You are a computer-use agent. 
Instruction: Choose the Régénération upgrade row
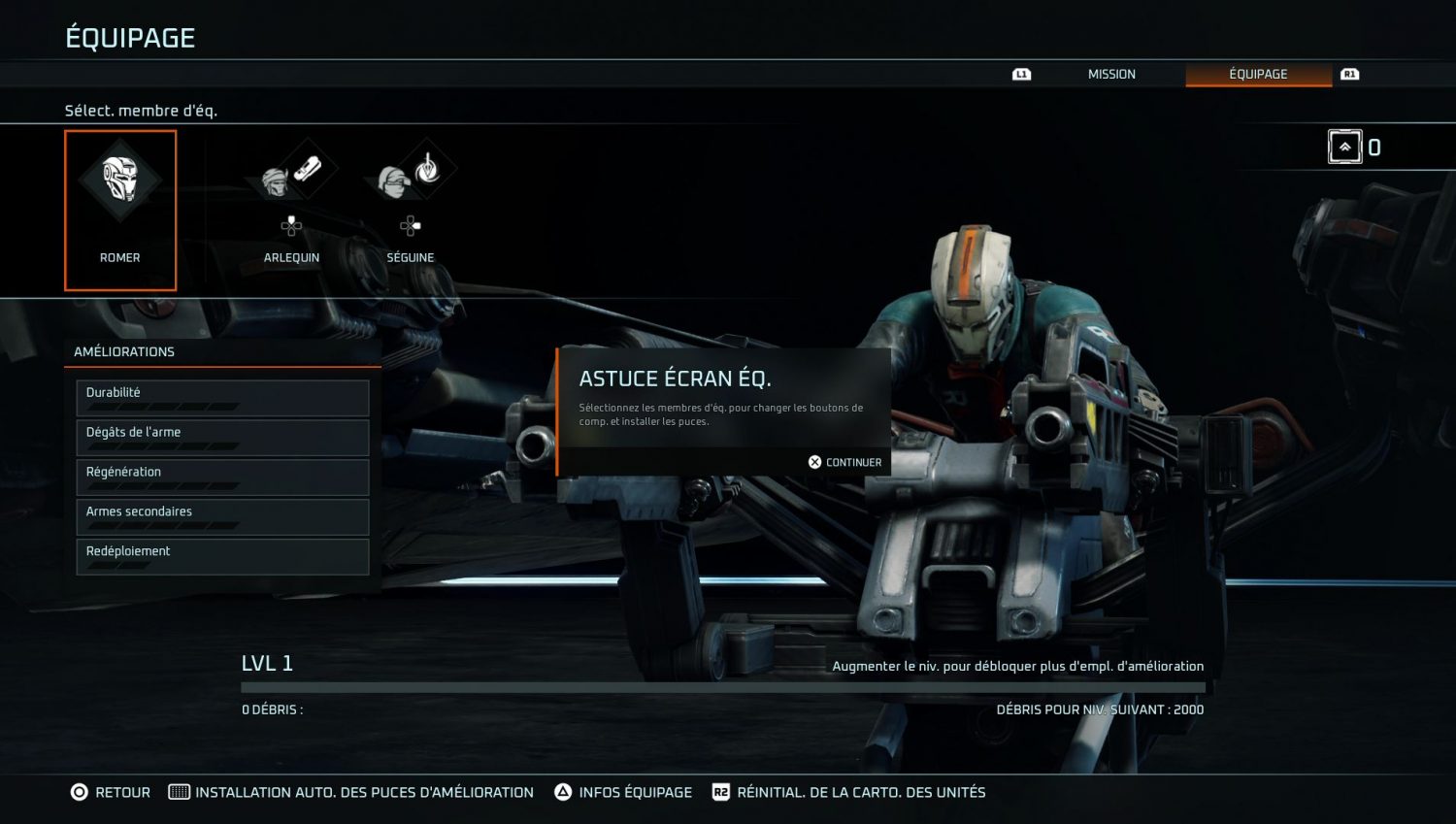[x=222, y=478]
